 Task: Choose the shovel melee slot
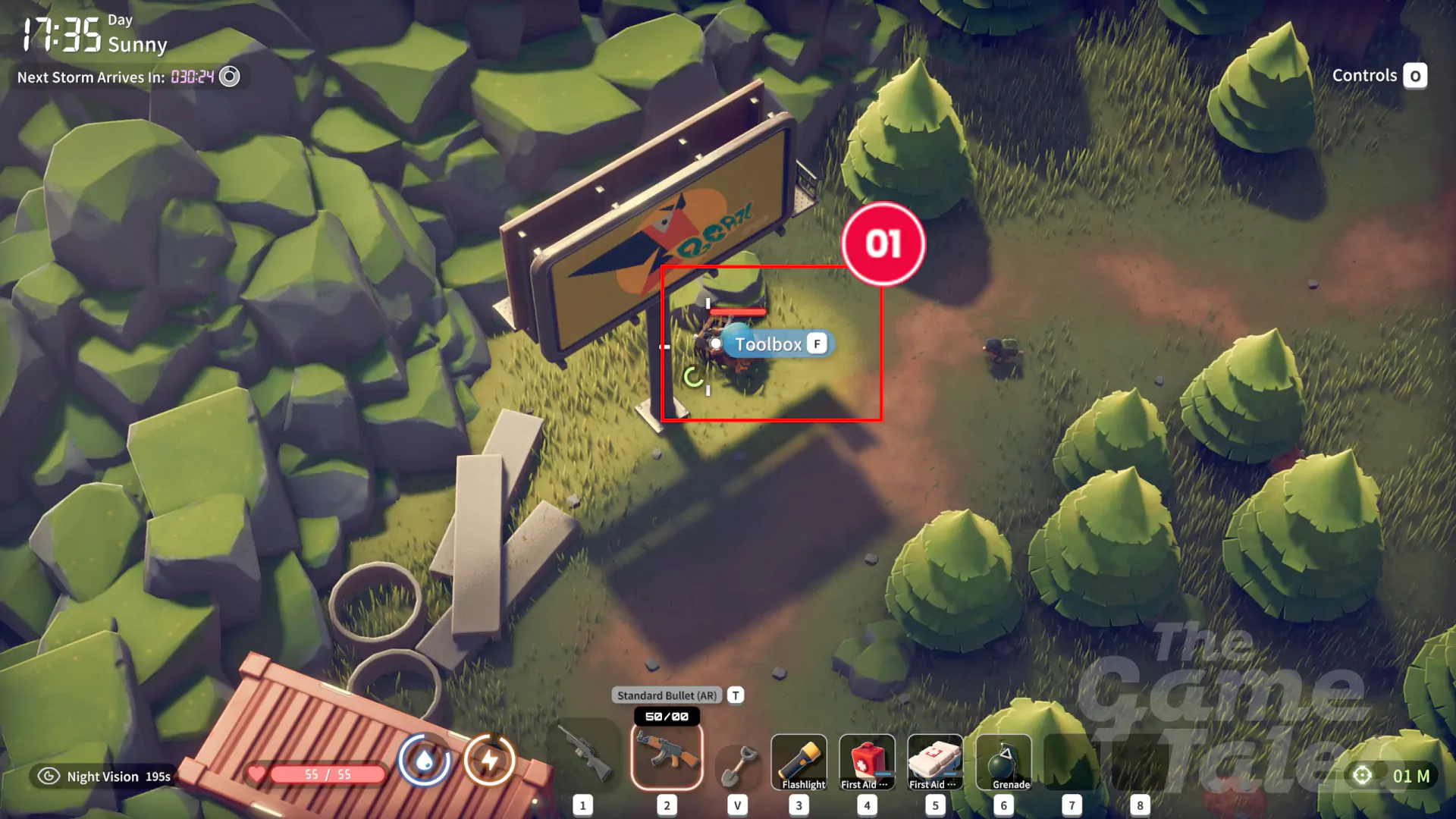737,762
